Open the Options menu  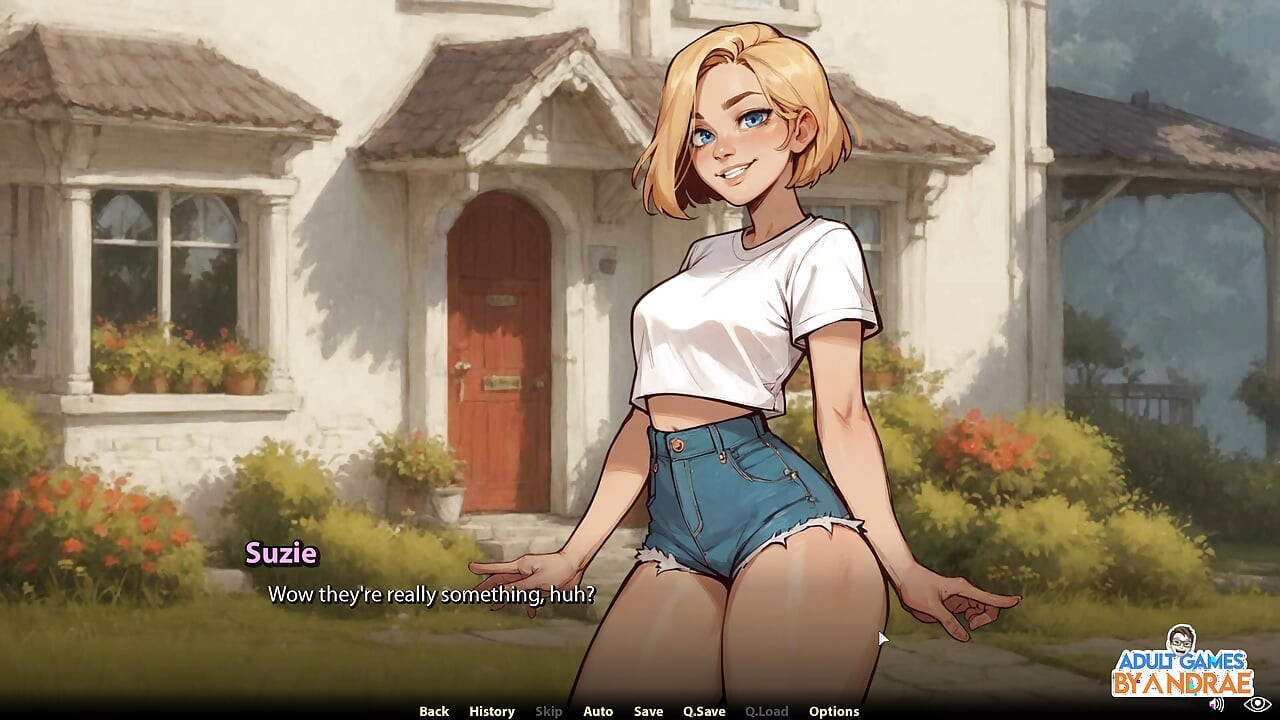coord(834,711)
